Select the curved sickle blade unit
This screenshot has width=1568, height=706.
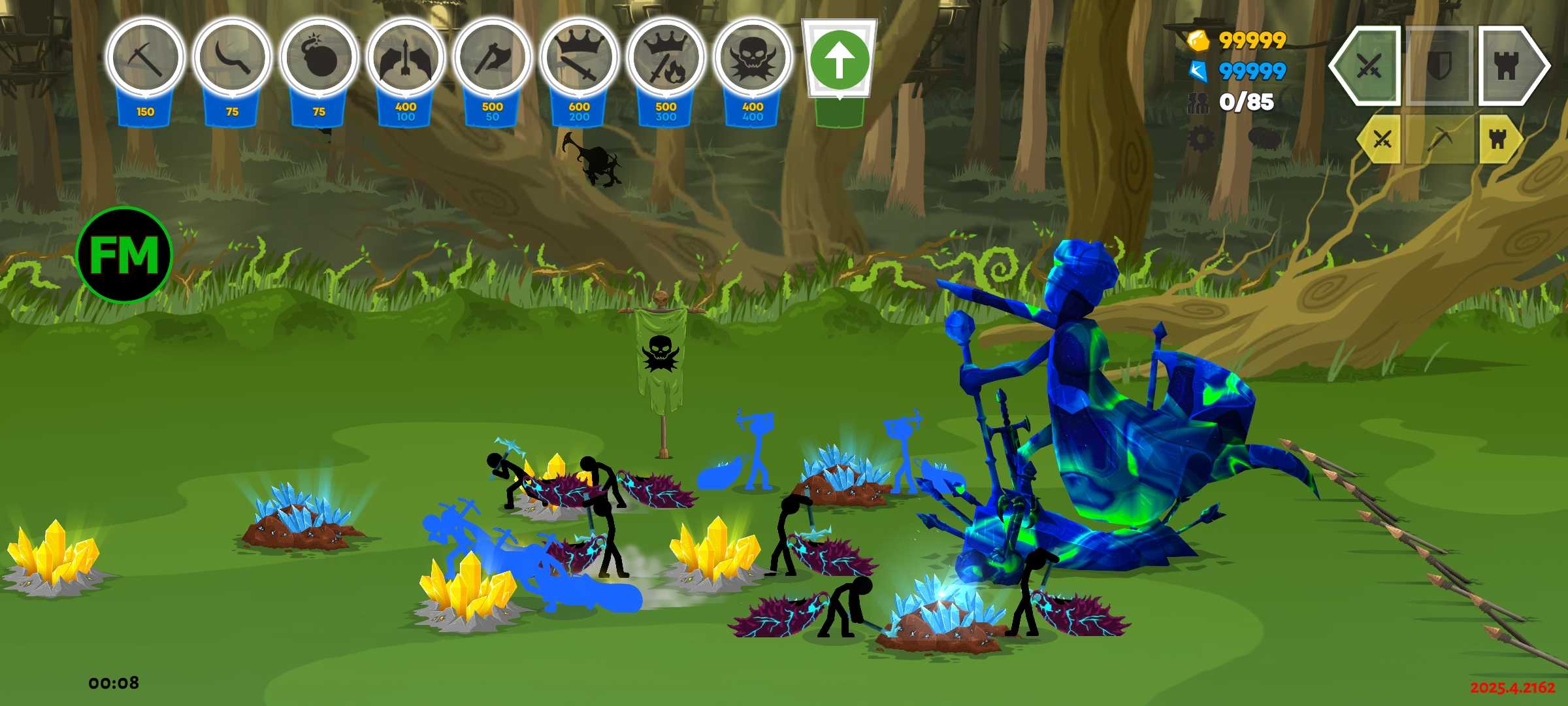click(232, 59)
